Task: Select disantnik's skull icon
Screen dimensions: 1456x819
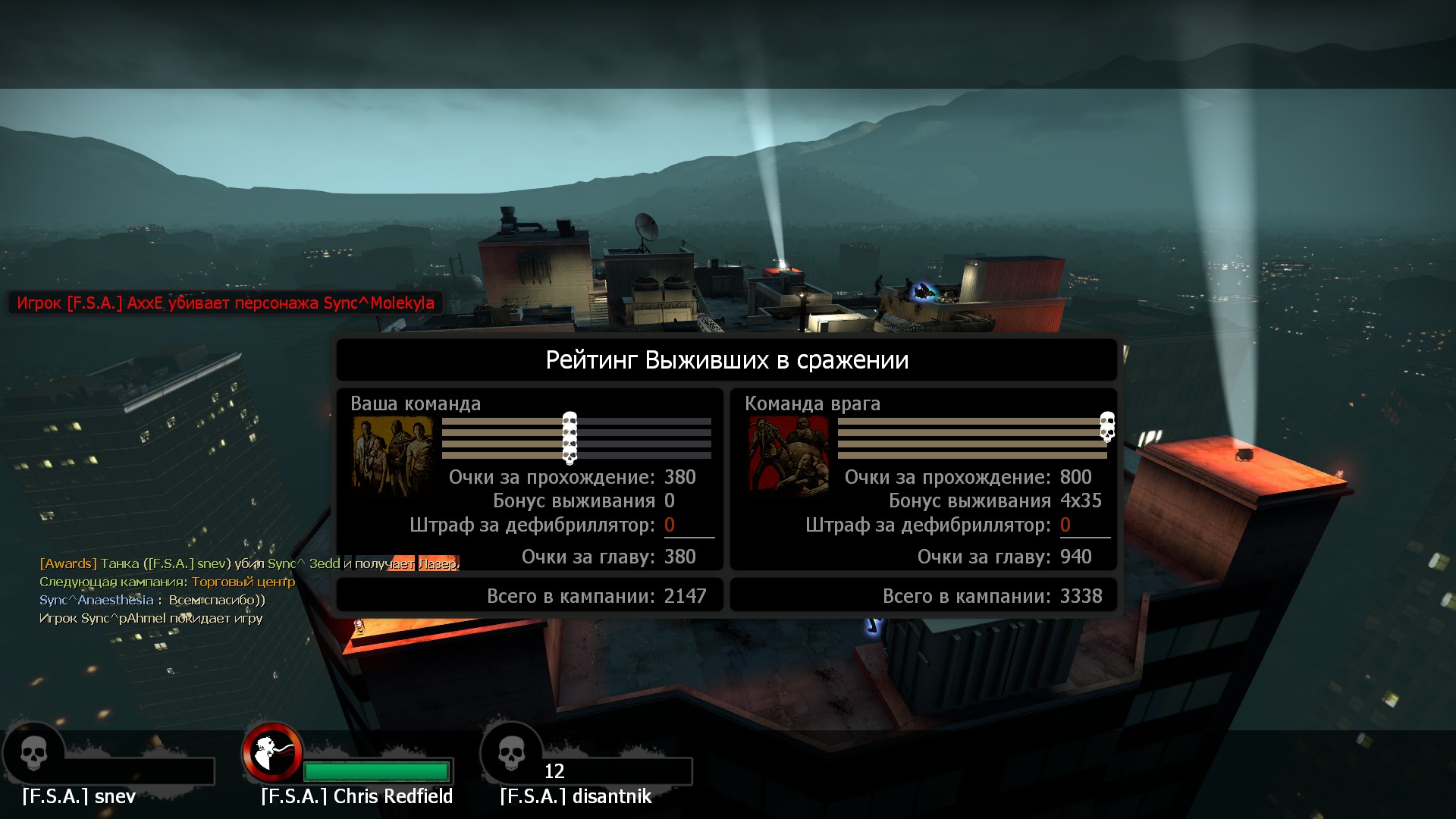Action: (x=511, y=753)
